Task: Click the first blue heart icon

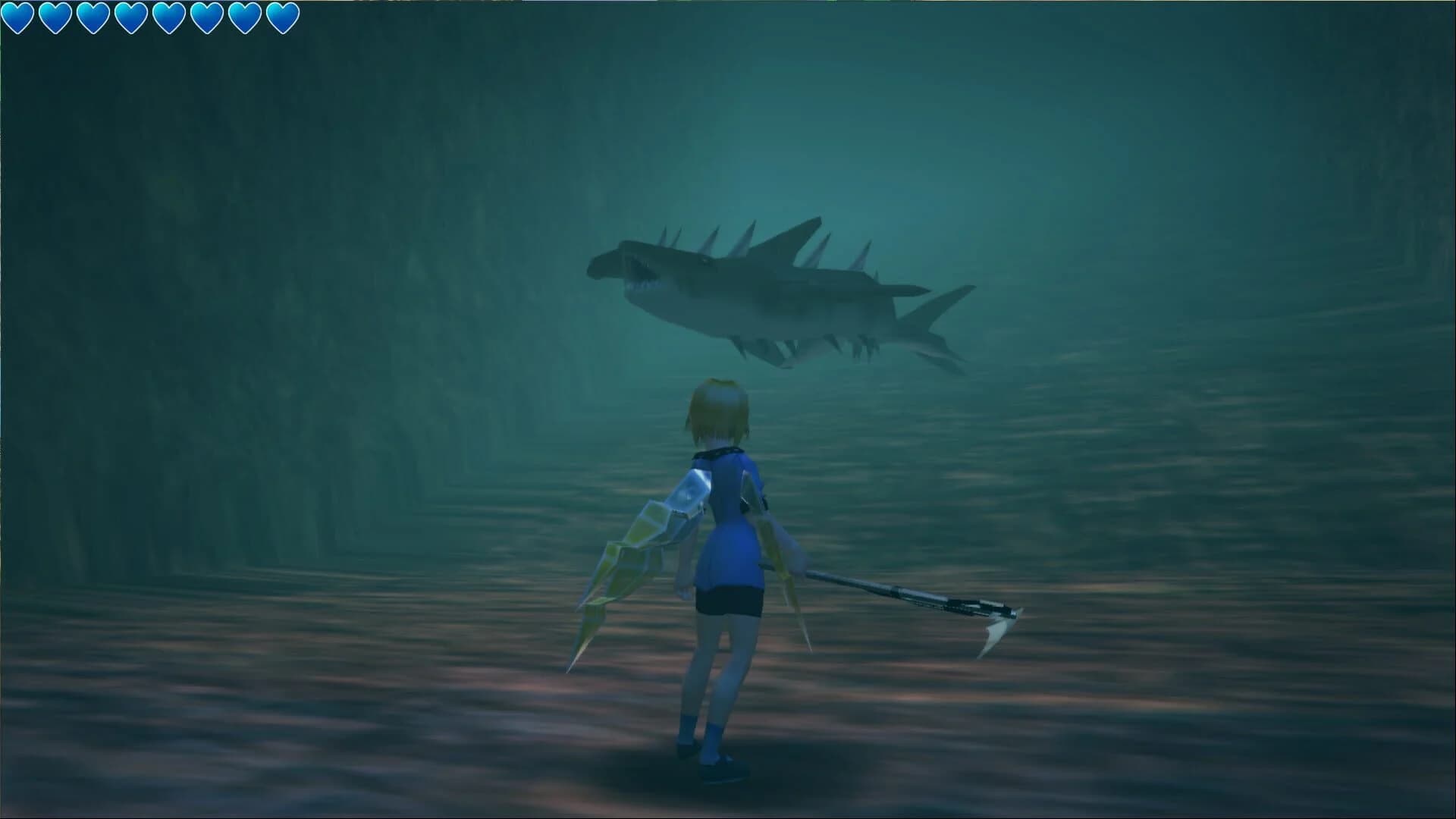Action: [17, 15]
